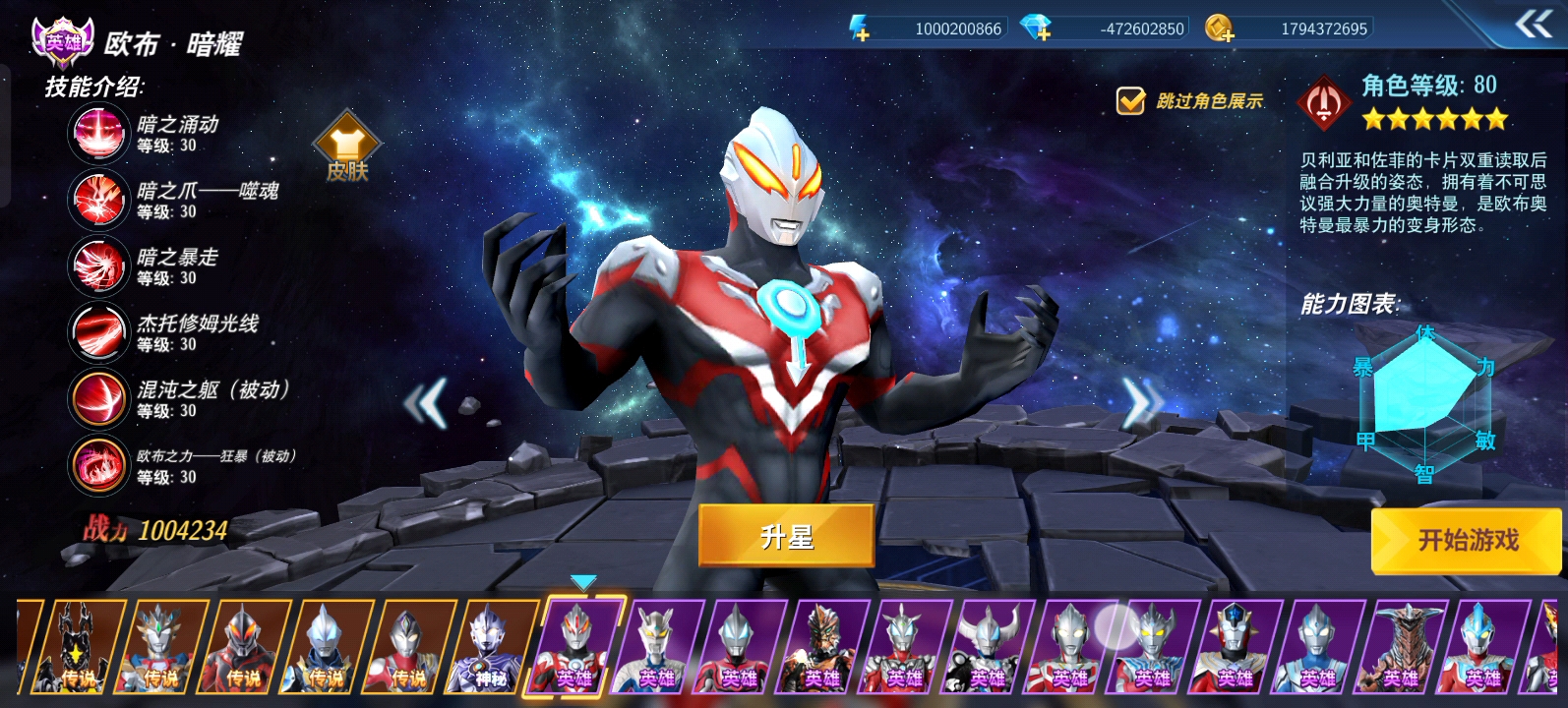Open the 混沌之躯 passive skill icon
The height and width of the screenshot is (708, 1568).
tap(98, 398)
